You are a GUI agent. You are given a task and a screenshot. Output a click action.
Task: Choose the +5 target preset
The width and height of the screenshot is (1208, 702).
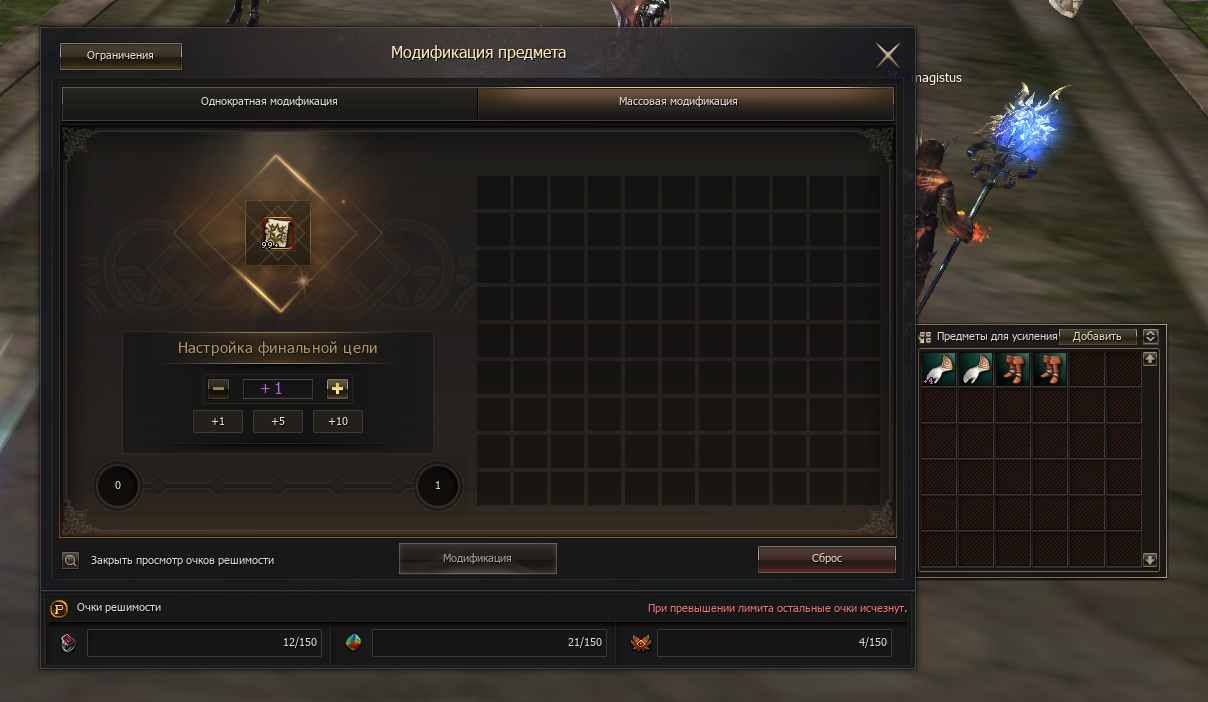278,422
